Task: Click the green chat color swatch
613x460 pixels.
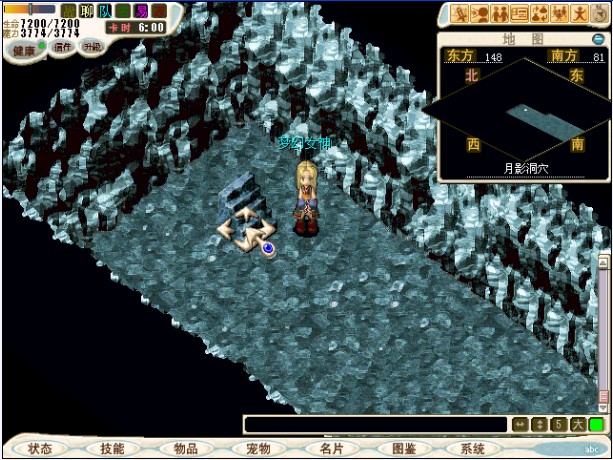Action: click(x=597, y=425)
